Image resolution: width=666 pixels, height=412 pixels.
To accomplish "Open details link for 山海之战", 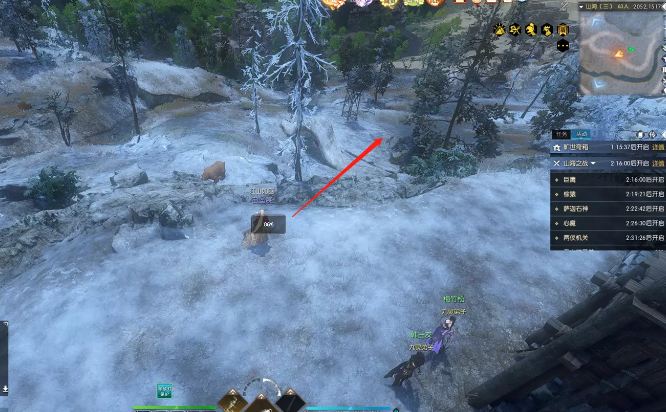I will [x=658, y=162].
